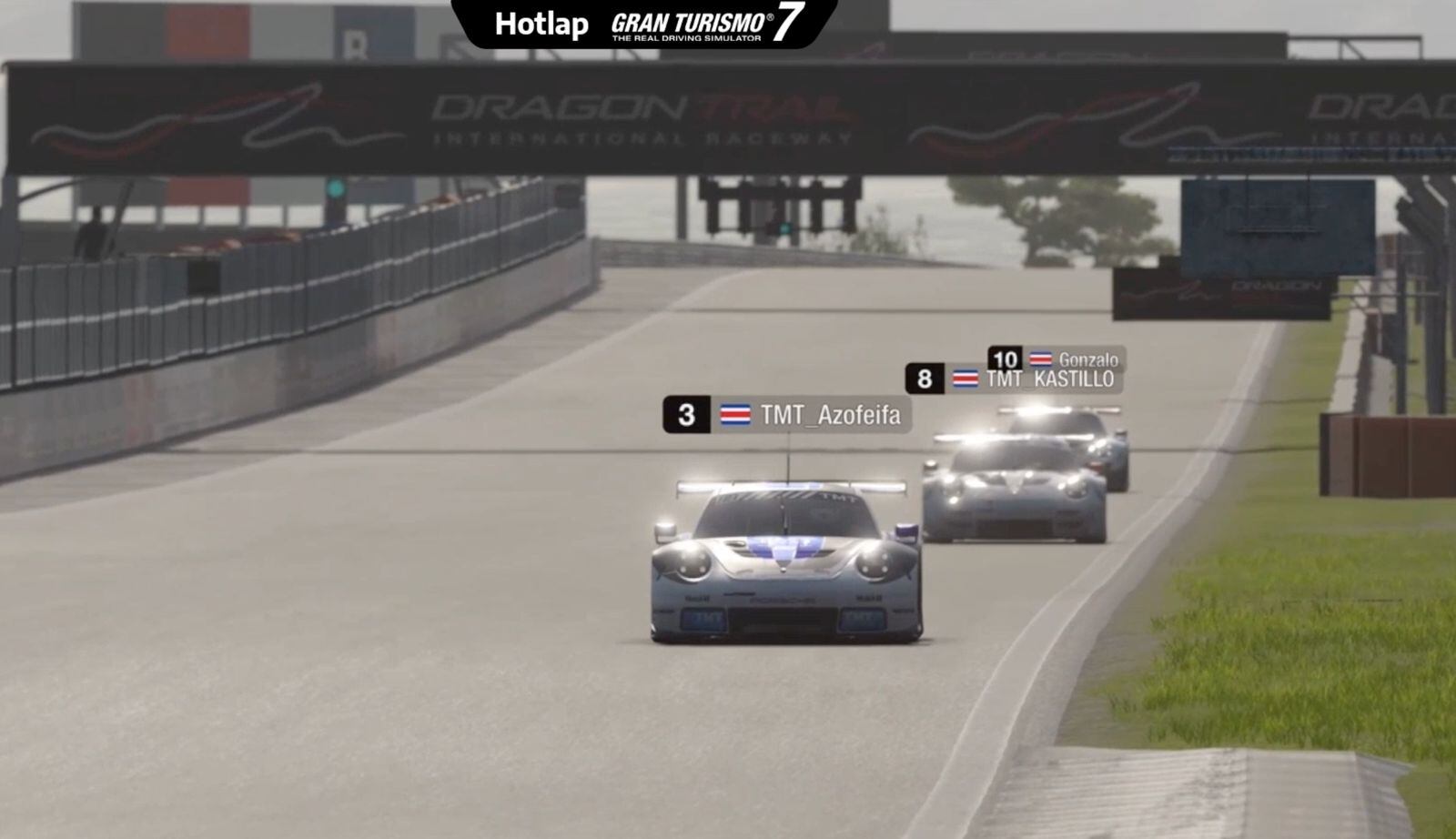Select the leading Porsche race car
The height and width of the screenshot is (839, 1456).
[783, 564]
